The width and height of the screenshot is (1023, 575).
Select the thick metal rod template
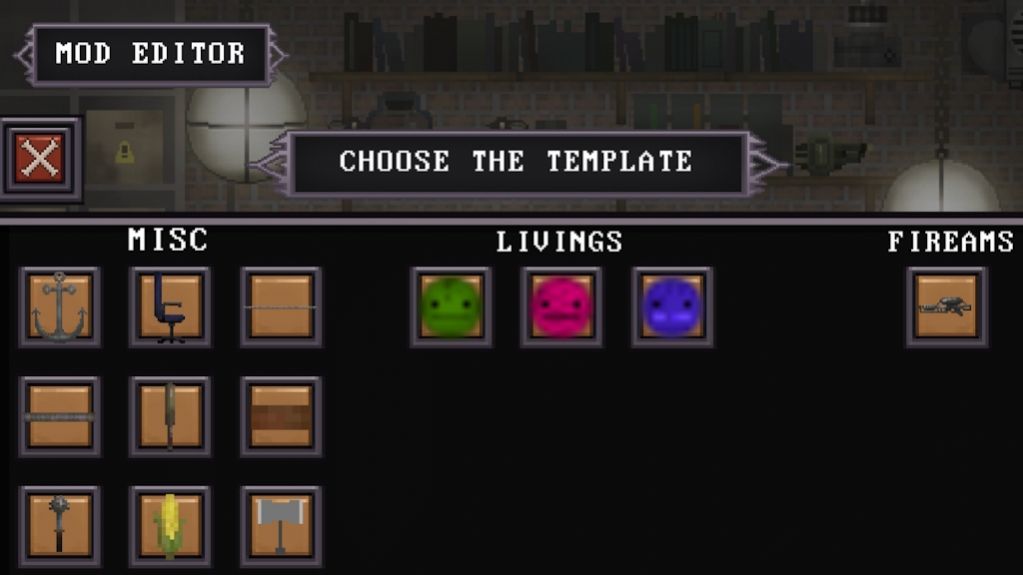60,417
